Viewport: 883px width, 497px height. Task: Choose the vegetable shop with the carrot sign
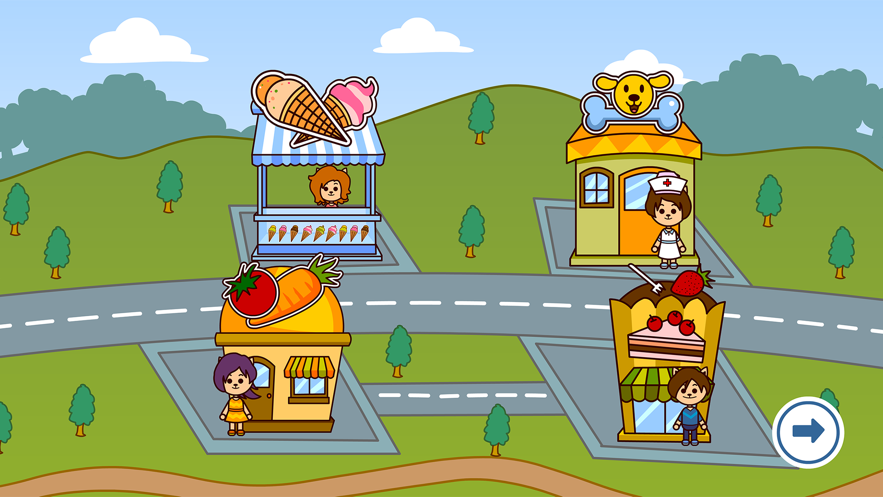pyautogui.click(x=283, y=350)
